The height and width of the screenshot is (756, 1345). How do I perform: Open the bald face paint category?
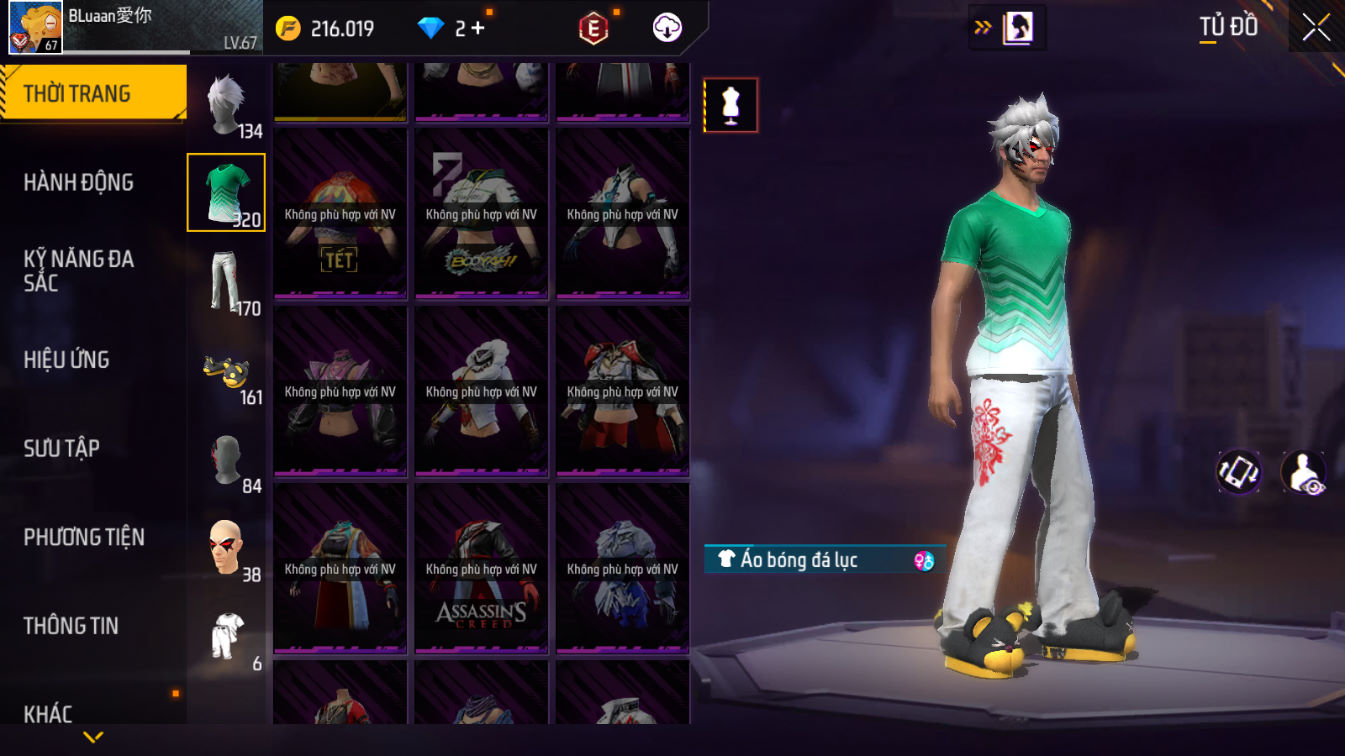(227, 548)
